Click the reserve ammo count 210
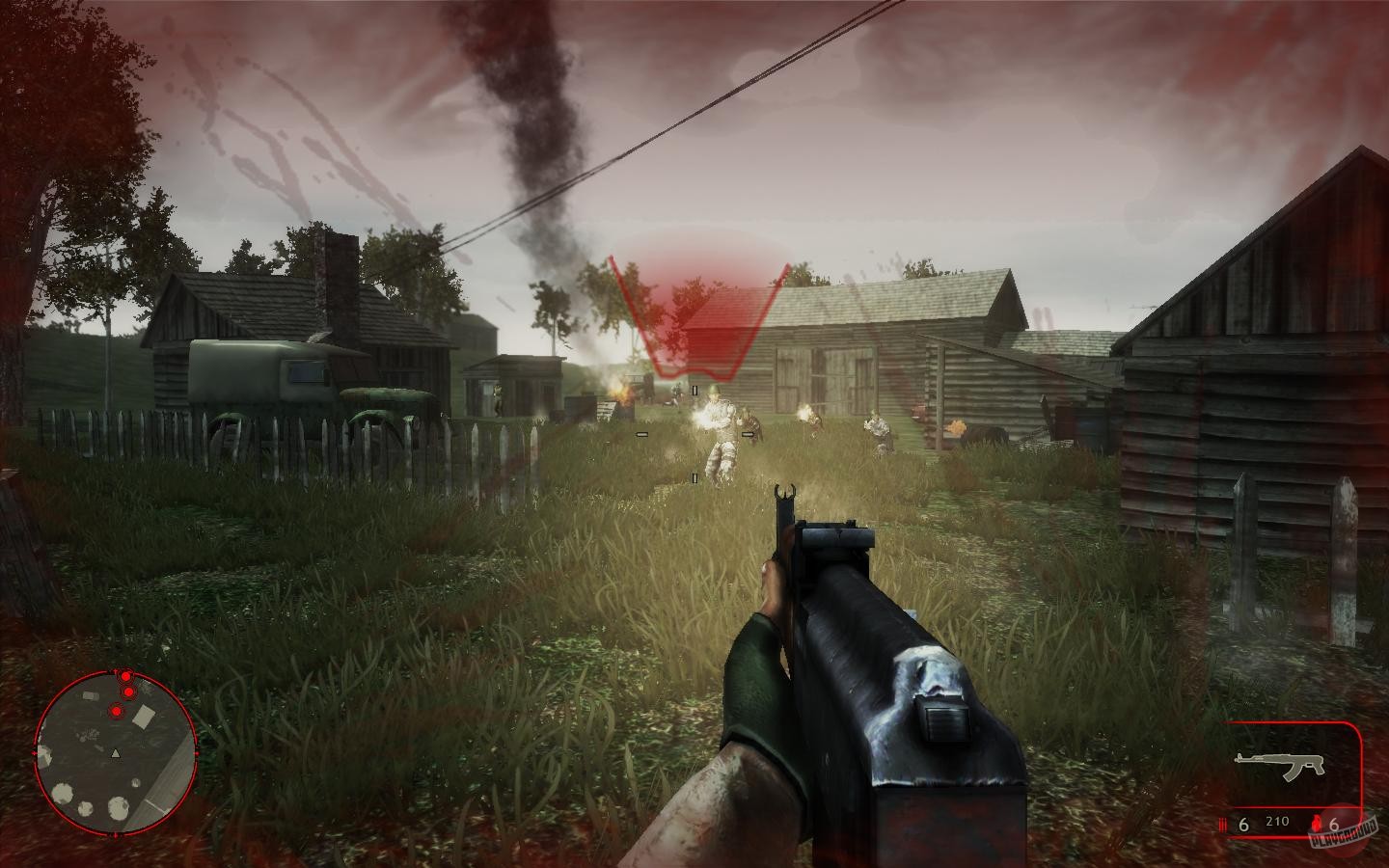Viewport: 1389px width, 868px height. [x=1278, y=822]
